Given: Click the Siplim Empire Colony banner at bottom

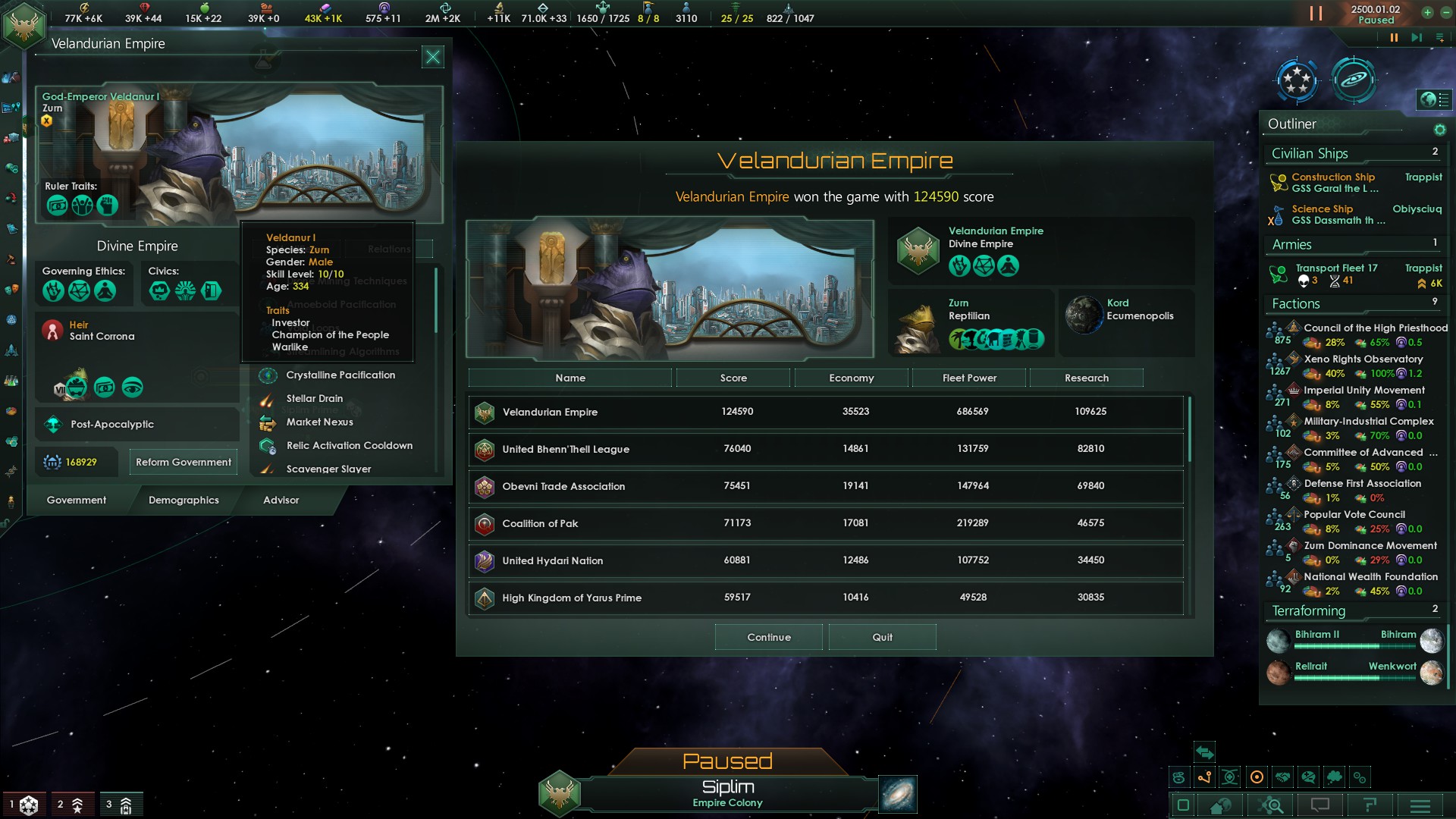Looking at the screenshot, I should (728, 795).
